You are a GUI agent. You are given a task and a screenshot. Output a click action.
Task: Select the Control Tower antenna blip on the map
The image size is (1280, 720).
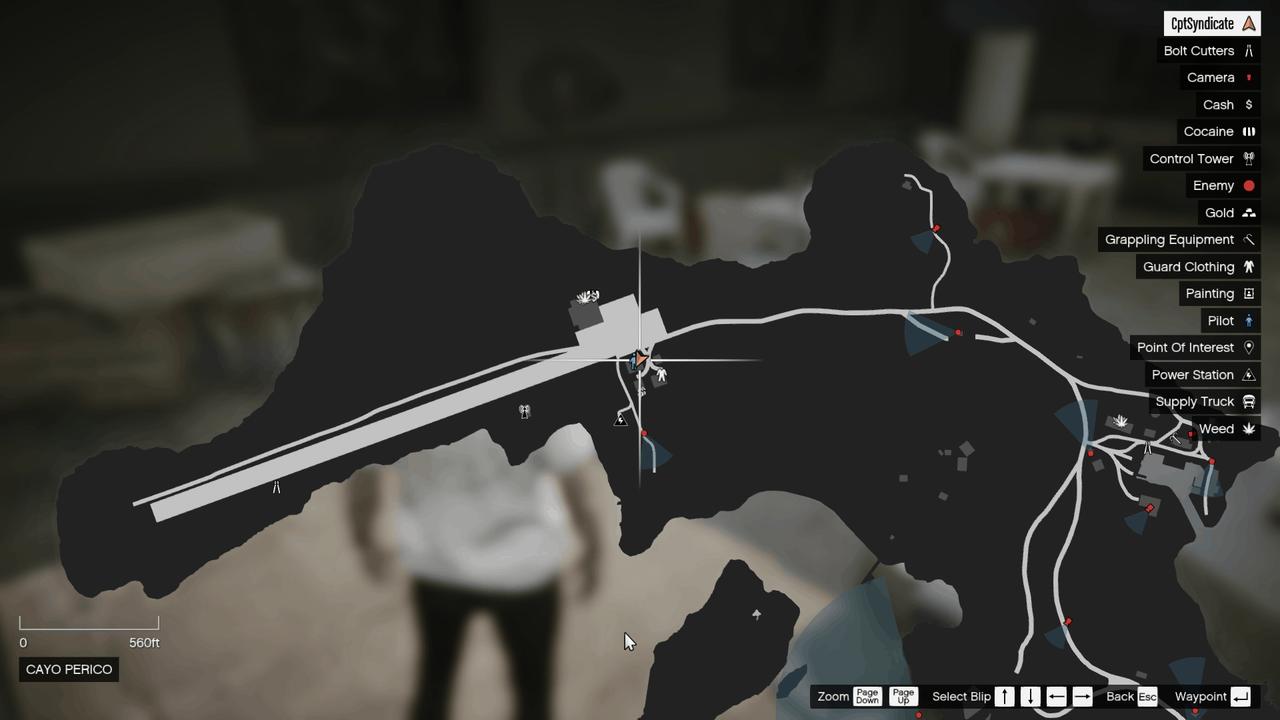click(524, 410)
